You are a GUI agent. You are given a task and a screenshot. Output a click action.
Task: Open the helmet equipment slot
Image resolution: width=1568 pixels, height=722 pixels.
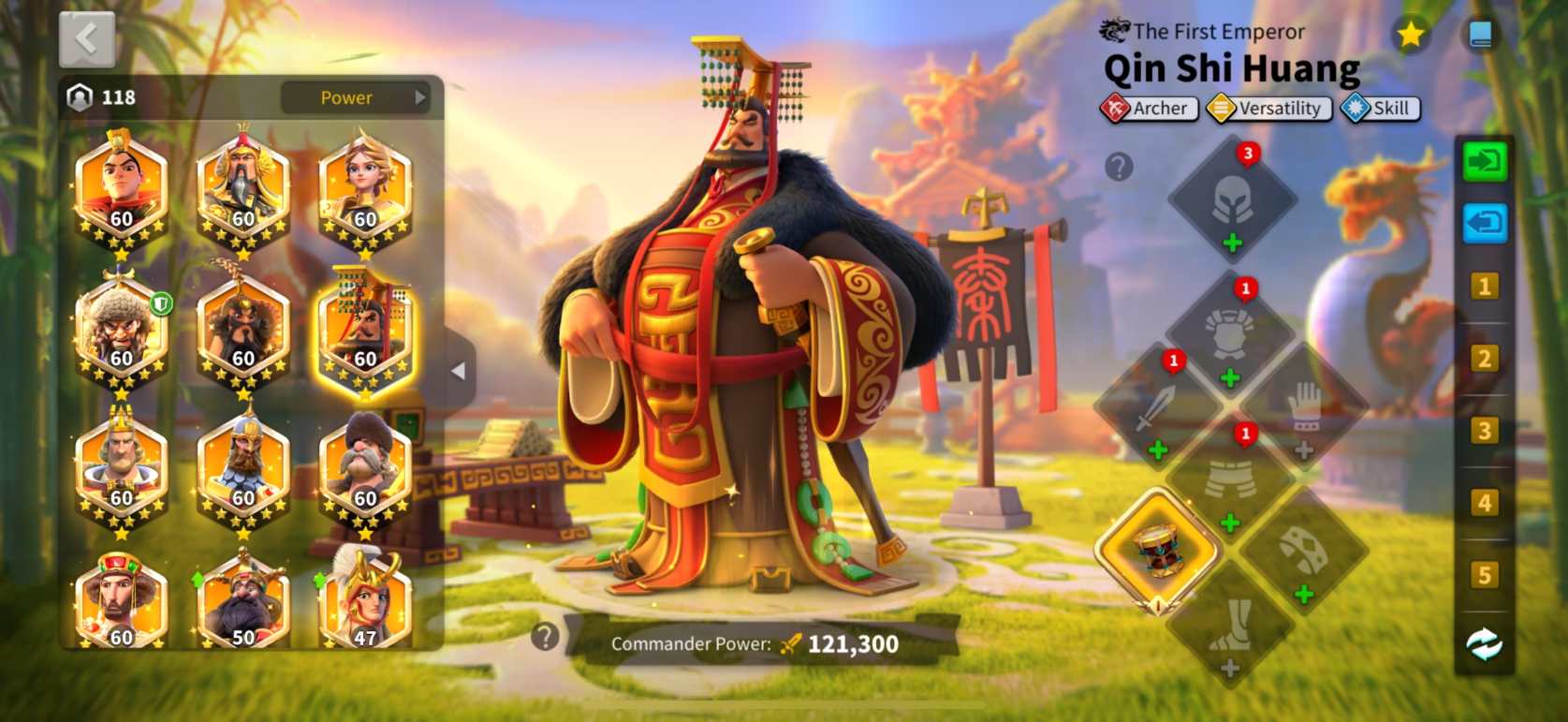click(x=1232, y=199)
